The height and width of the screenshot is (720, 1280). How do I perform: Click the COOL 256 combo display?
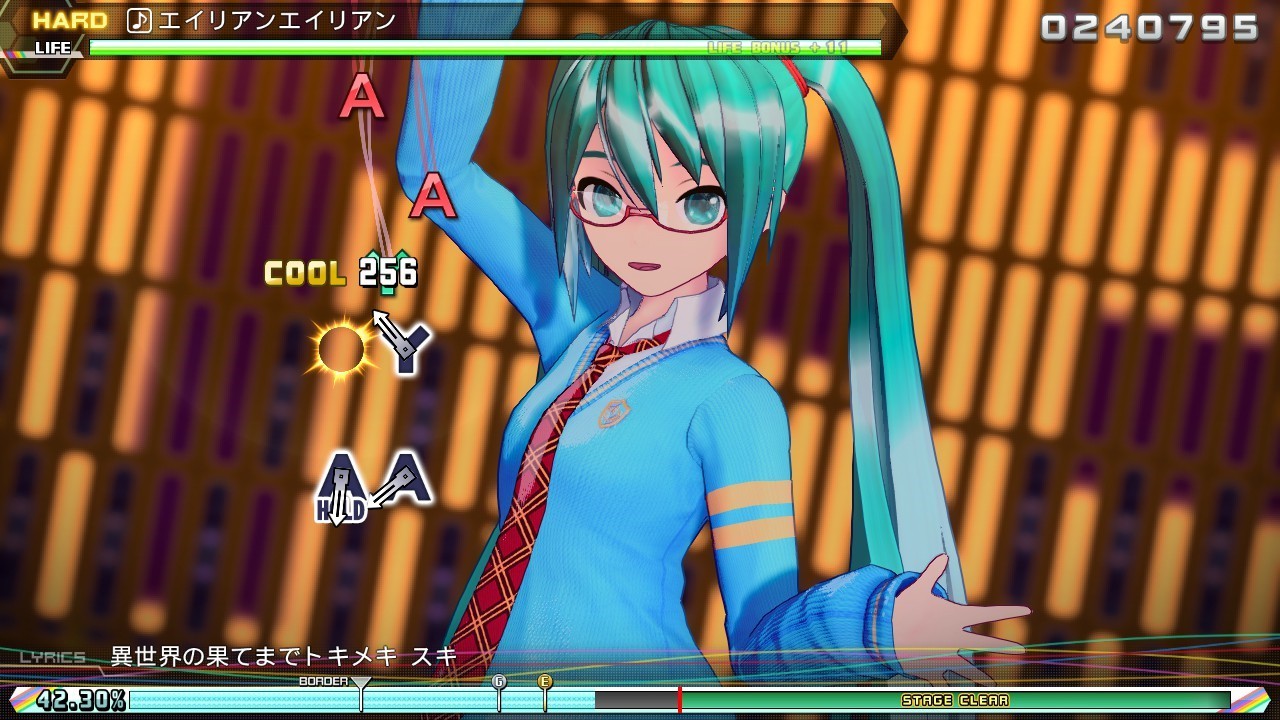(x=340, y=271)
